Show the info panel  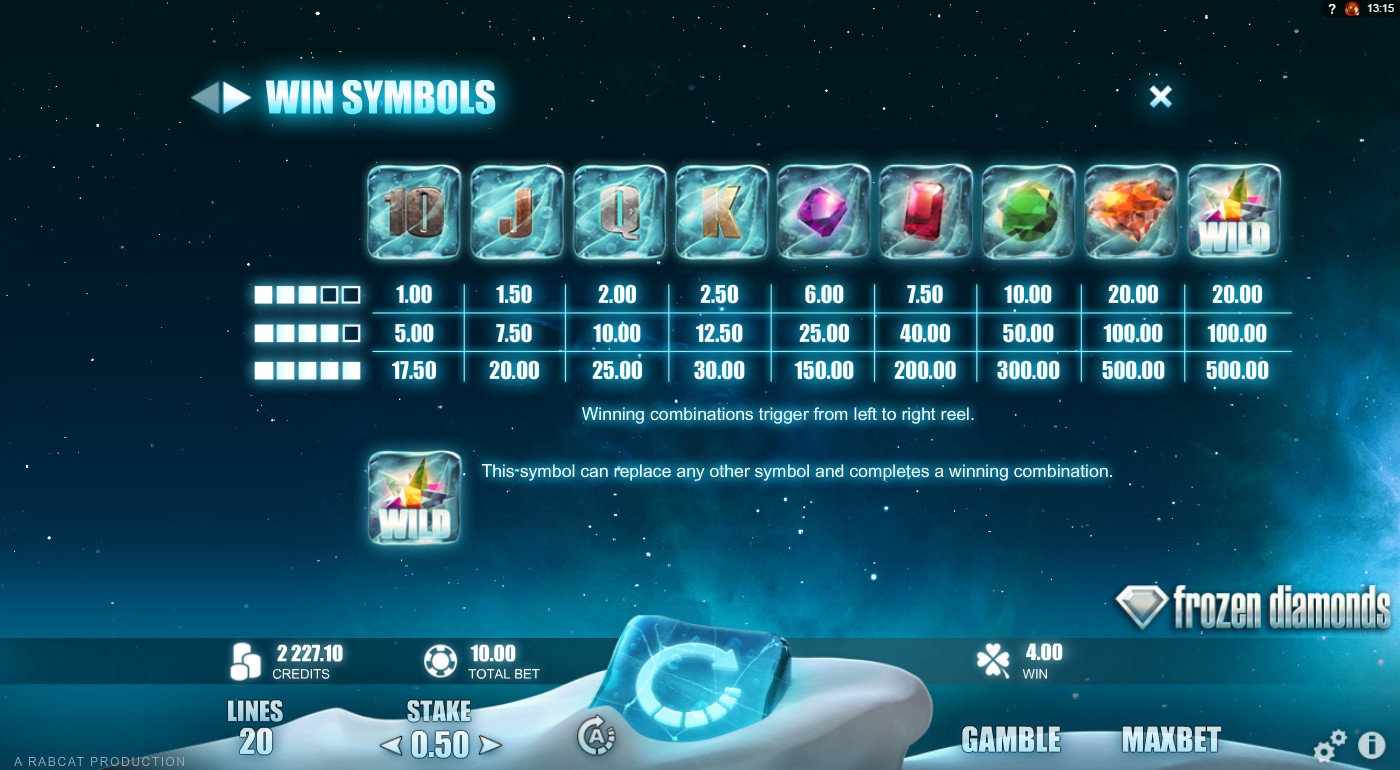[1371, 744]
